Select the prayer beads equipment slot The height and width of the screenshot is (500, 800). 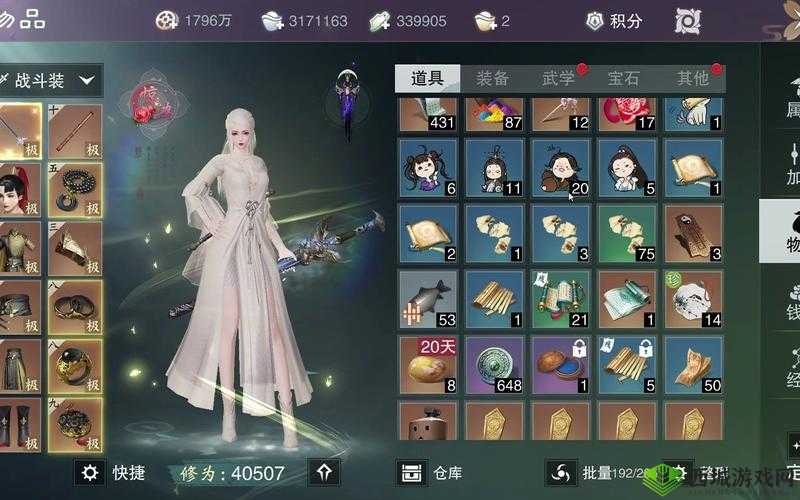[75, 189]
